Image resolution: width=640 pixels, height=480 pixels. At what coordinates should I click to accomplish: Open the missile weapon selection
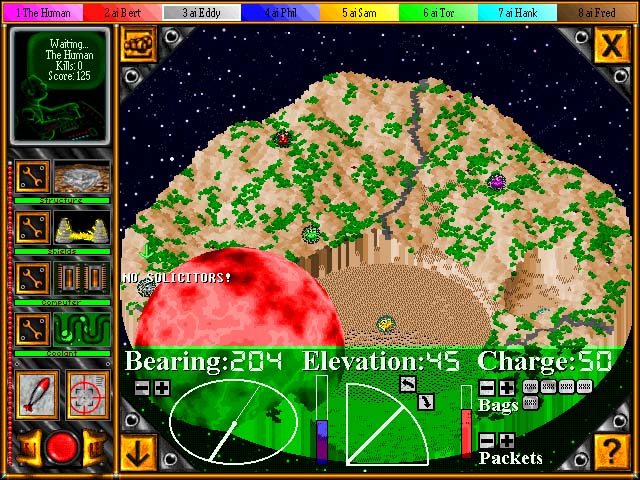pyautogui.click(x=36, y=398)
